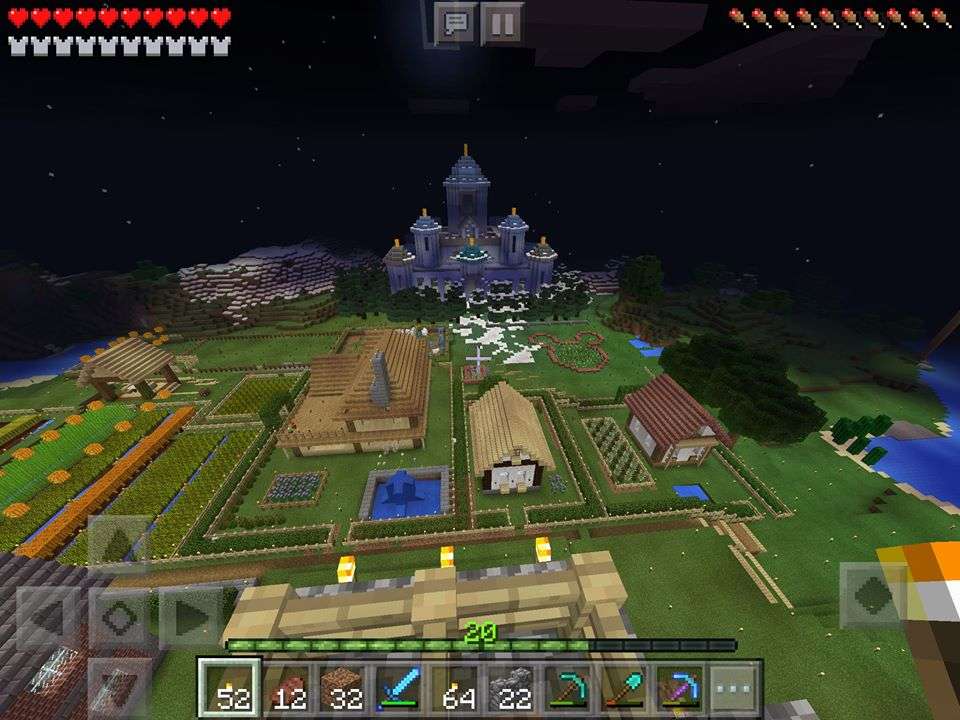Equip the diamond pickaxe next to cobblestone
The height and width of the screenshot is (720, 960).
[x=568, y=688]
